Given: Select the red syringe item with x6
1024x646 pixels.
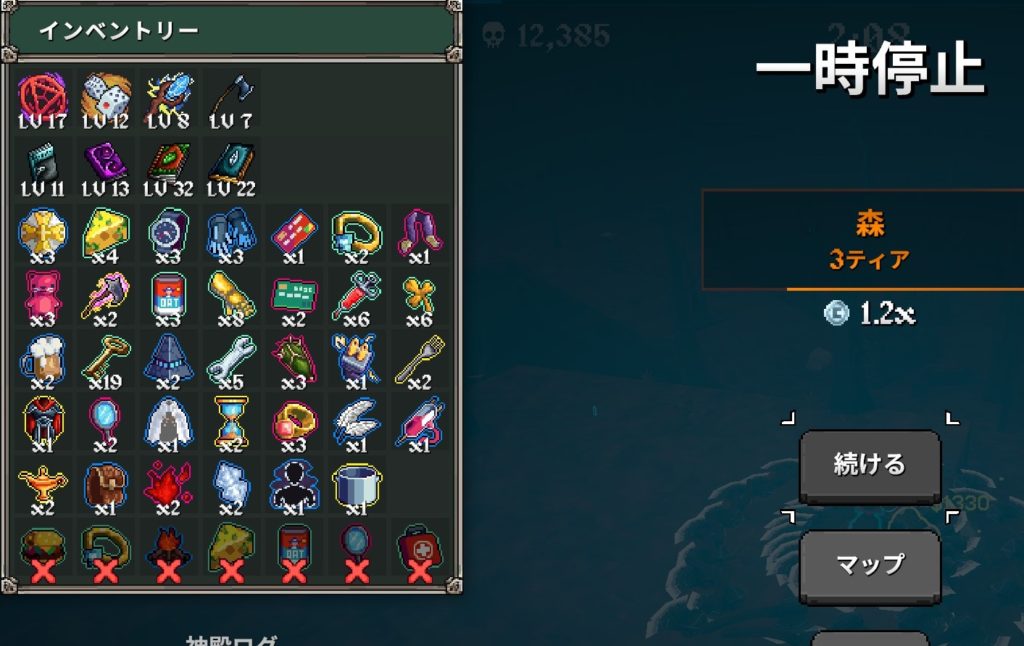Looking at the screenshot, I should 357,295.
